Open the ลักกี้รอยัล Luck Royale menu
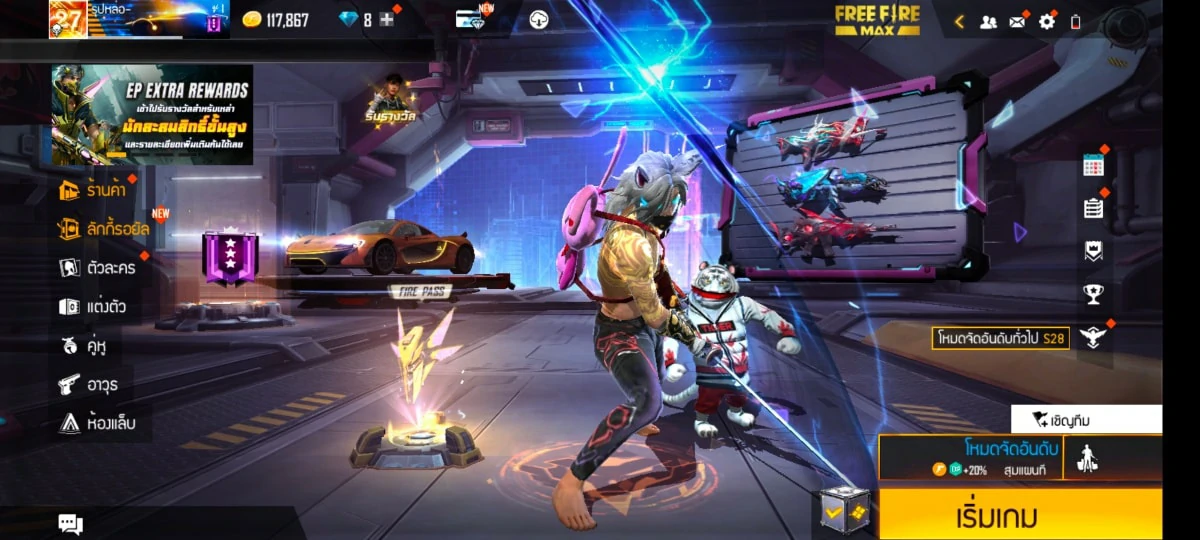 point(105,229)
